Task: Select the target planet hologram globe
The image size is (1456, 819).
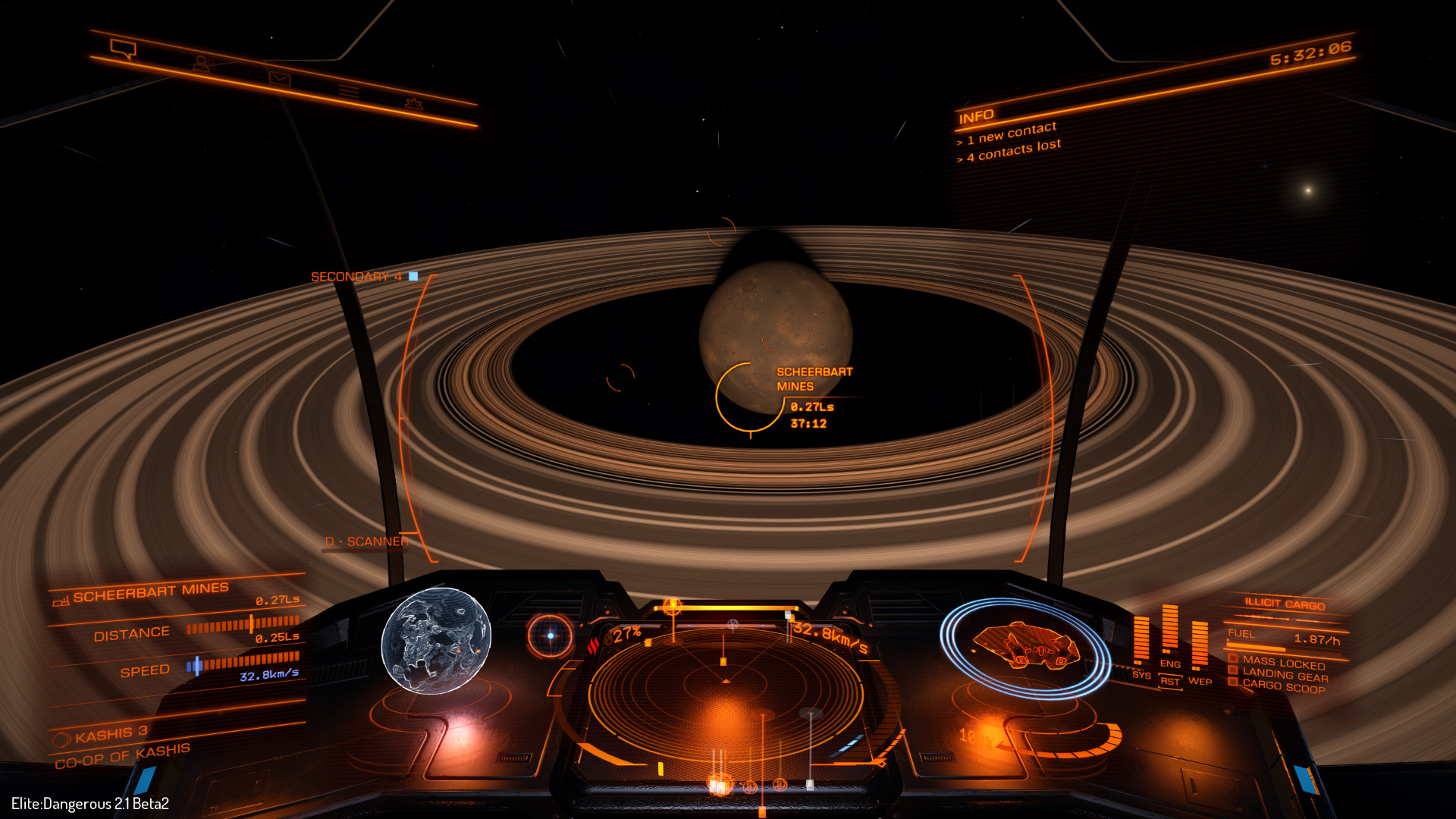Action: [436, 641]
